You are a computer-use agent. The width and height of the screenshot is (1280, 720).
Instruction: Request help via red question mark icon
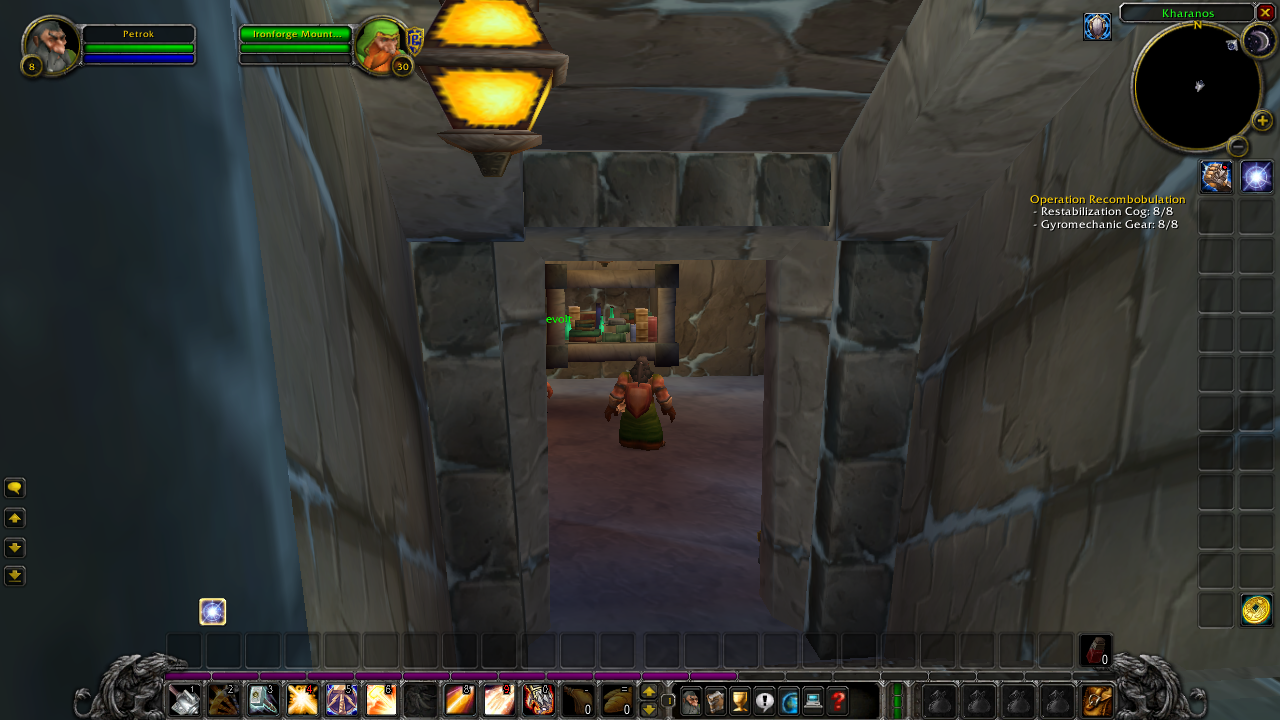837,701
